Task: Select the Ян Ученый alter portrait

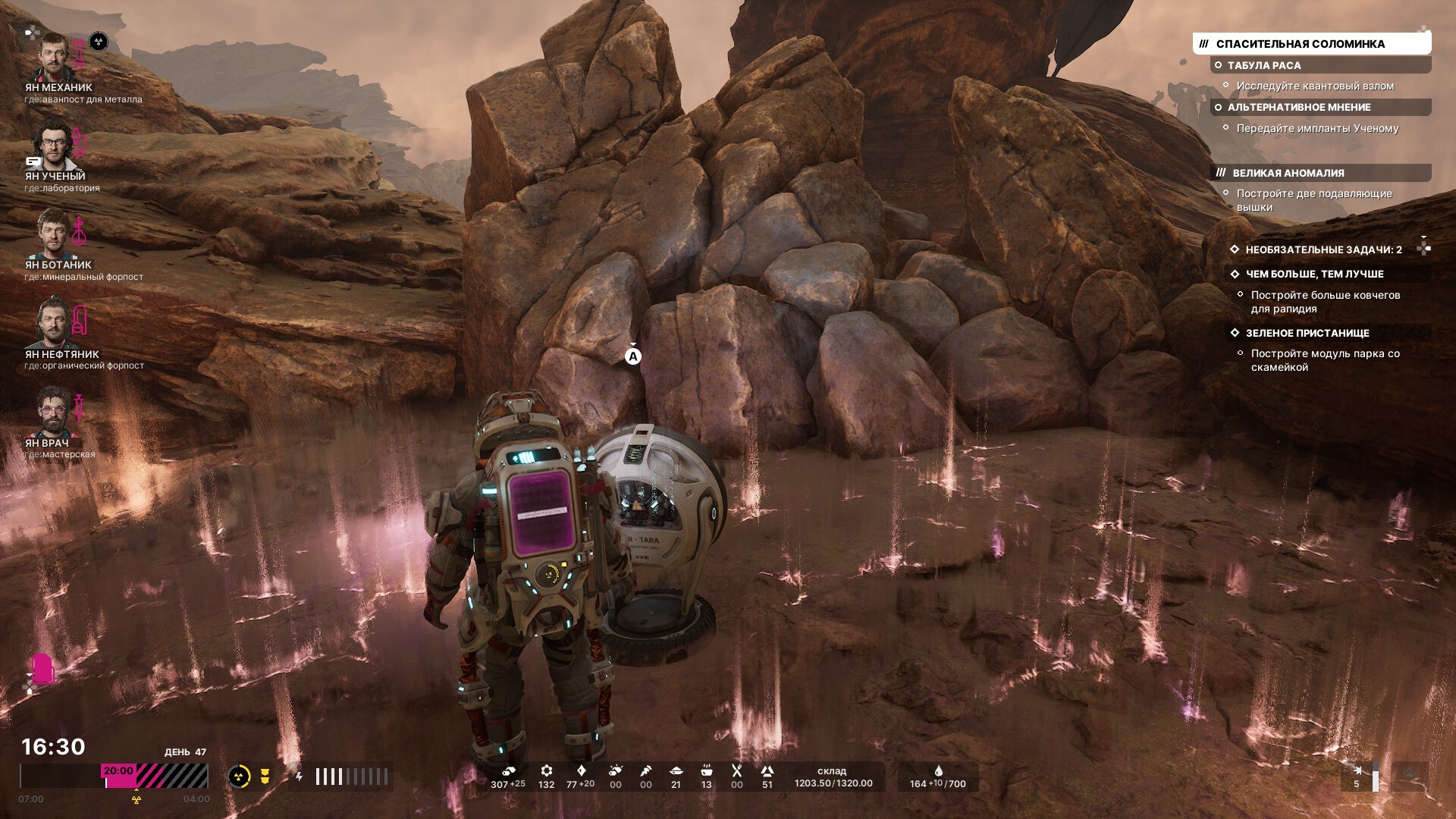Action: pos(53,146)
